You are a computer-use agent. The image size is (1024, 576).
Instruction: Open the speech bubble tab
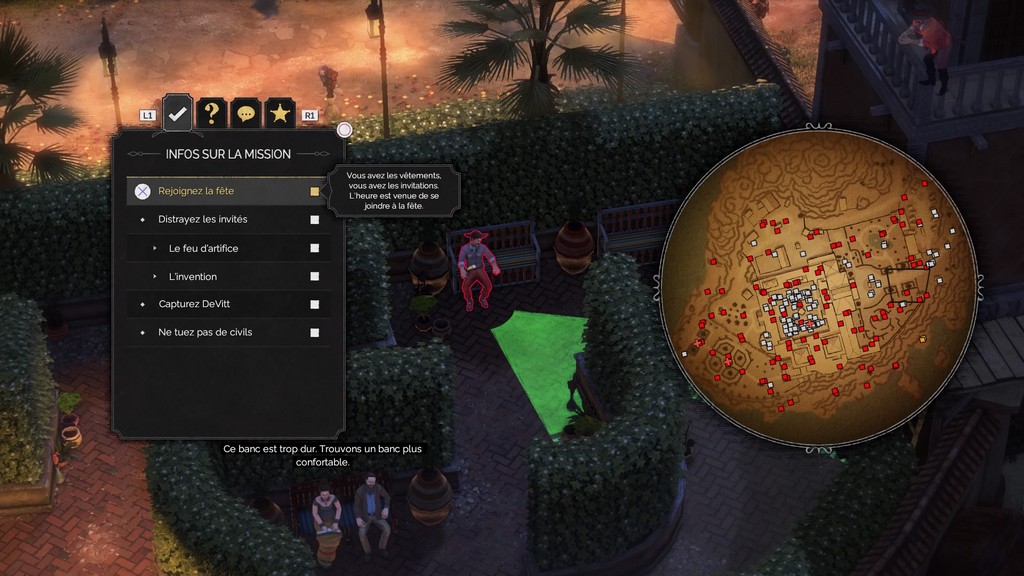click(x=246, y=114)
